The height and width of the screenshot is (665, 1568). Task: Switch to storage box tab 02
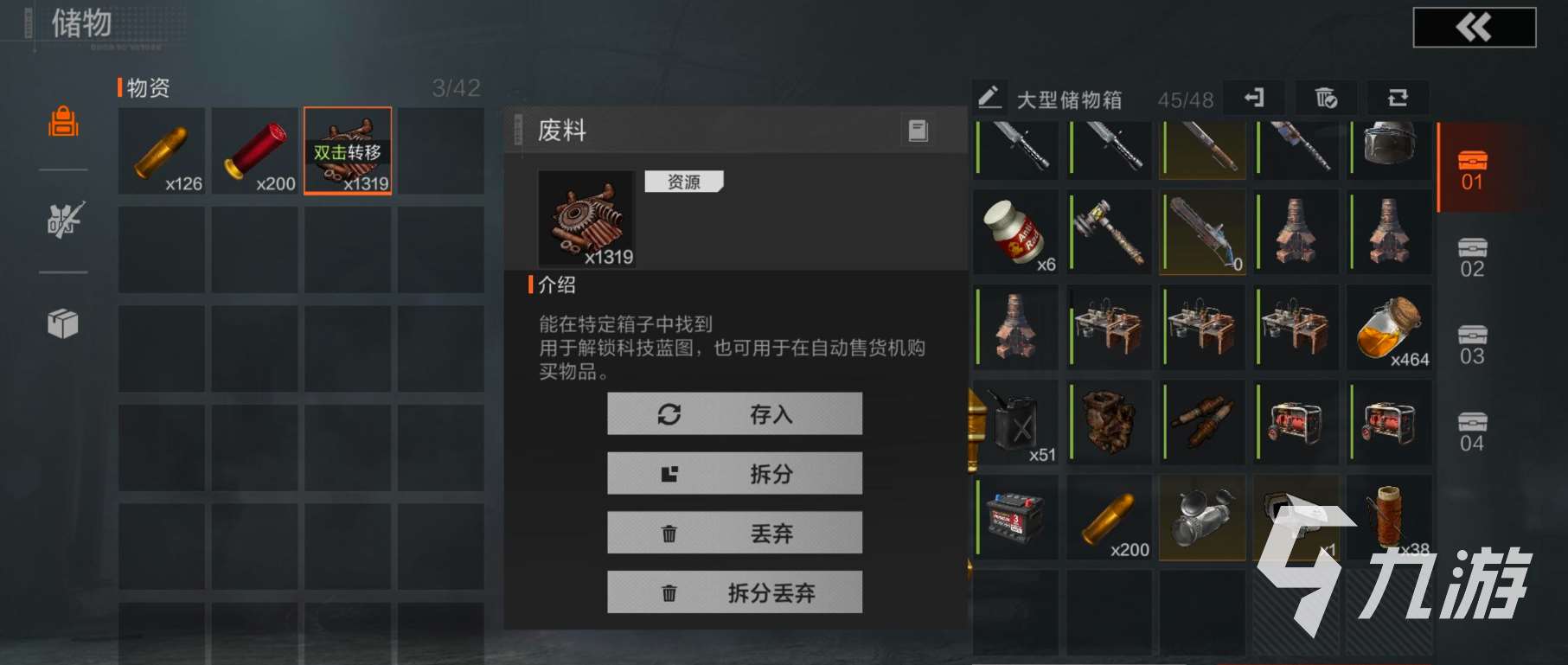click(x=1472, y=258)
